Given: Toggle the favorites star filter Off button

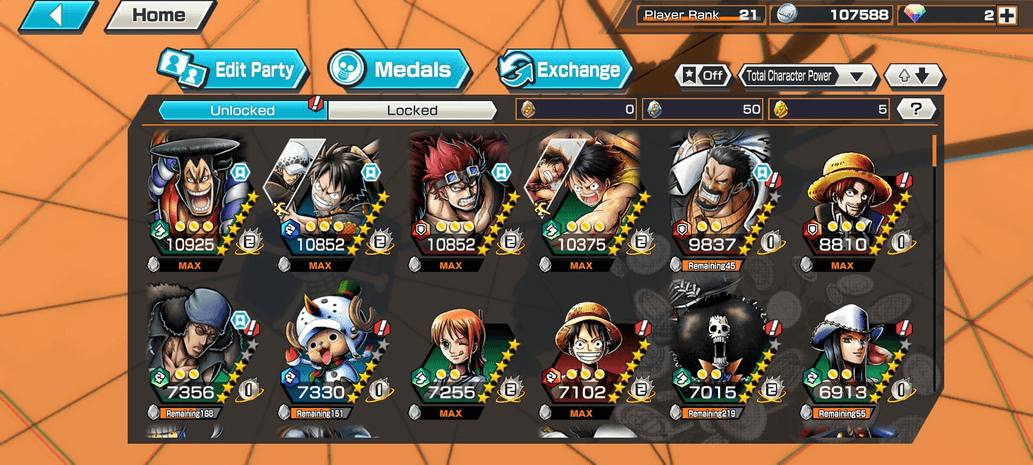Looking at the screenshot, I should click(703, 75).
